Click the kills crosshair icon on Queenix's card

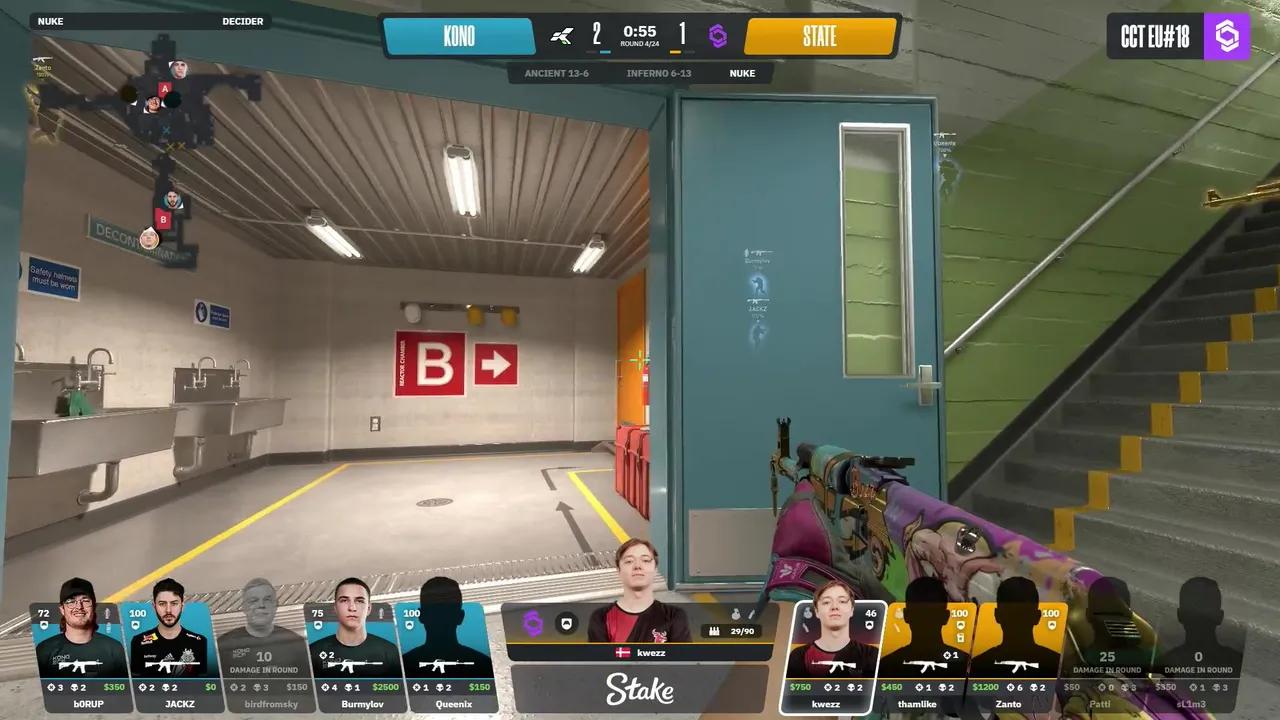click(416, 687)
